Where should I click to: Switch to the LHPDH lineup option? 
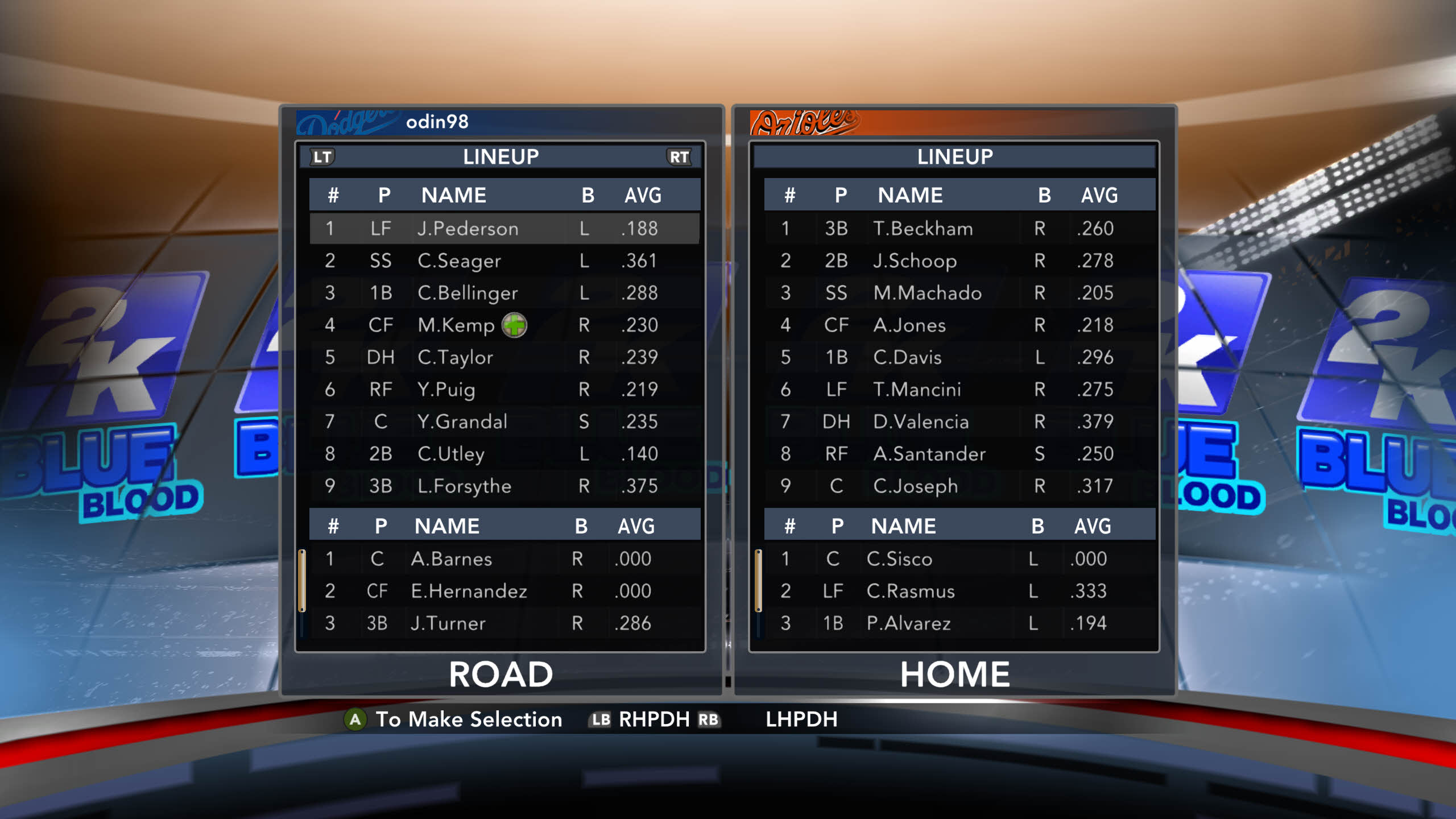tap(801, 719)
